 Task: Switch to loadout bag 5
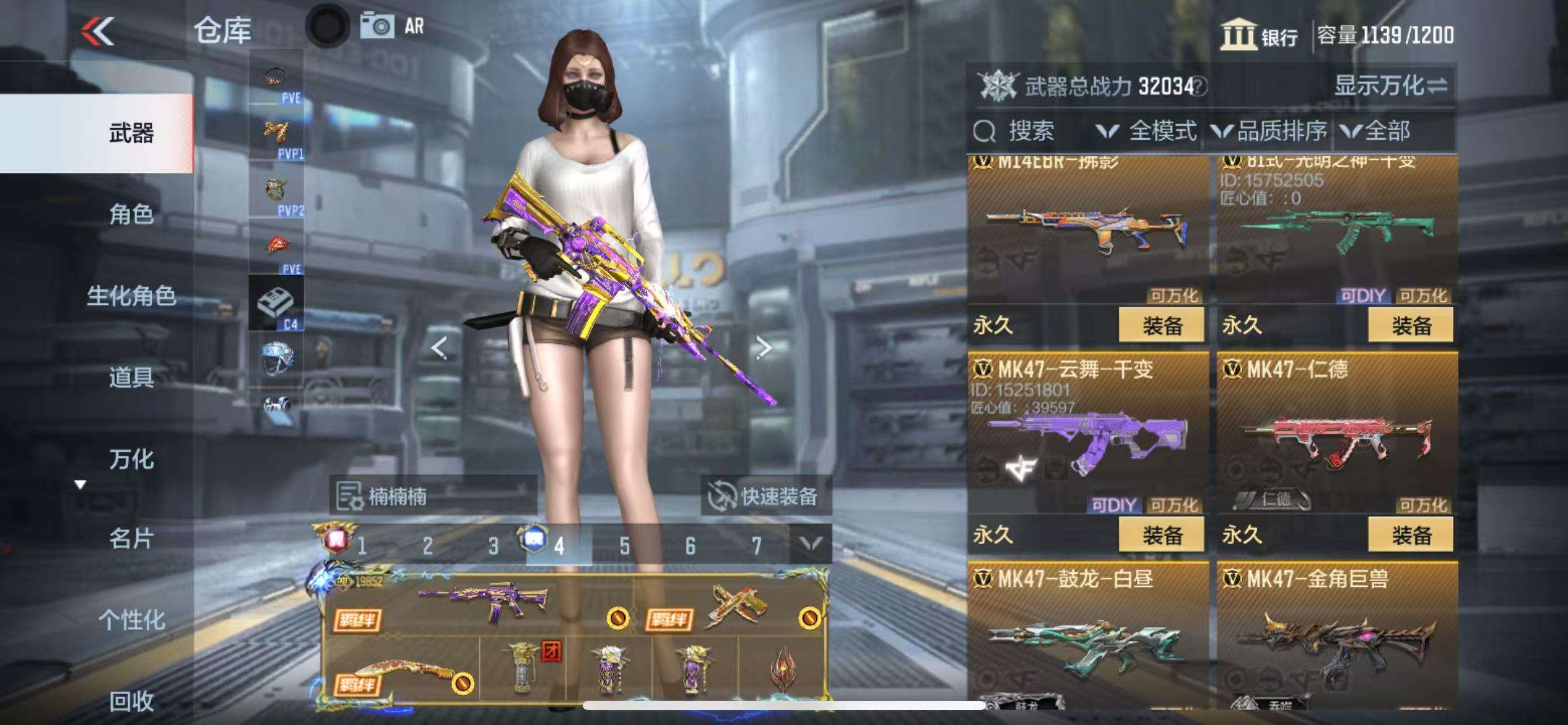[x=624, y=546]
